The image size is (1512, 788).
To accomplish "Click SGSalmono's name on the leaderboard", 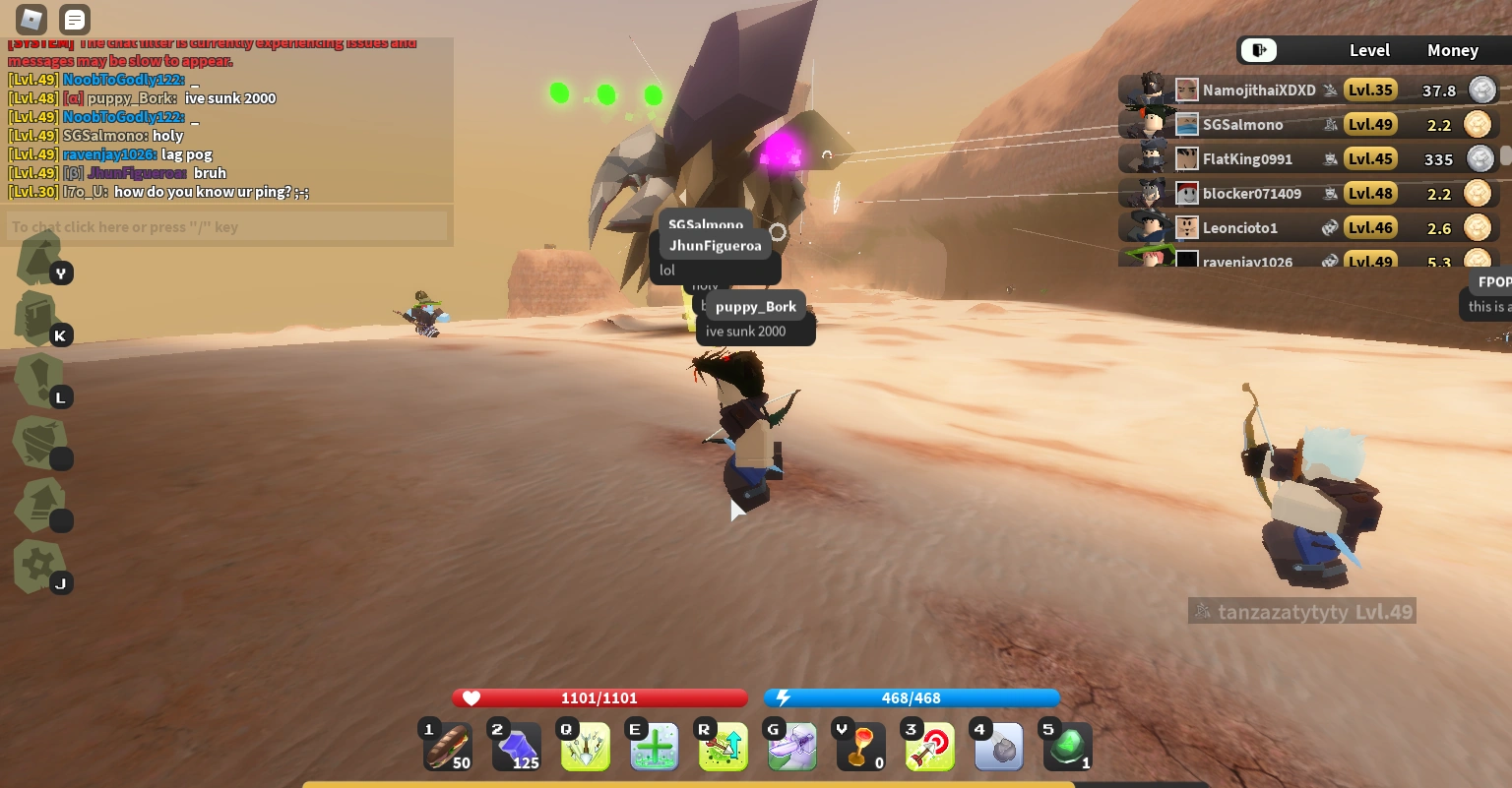I will (x=1243, y=124).
